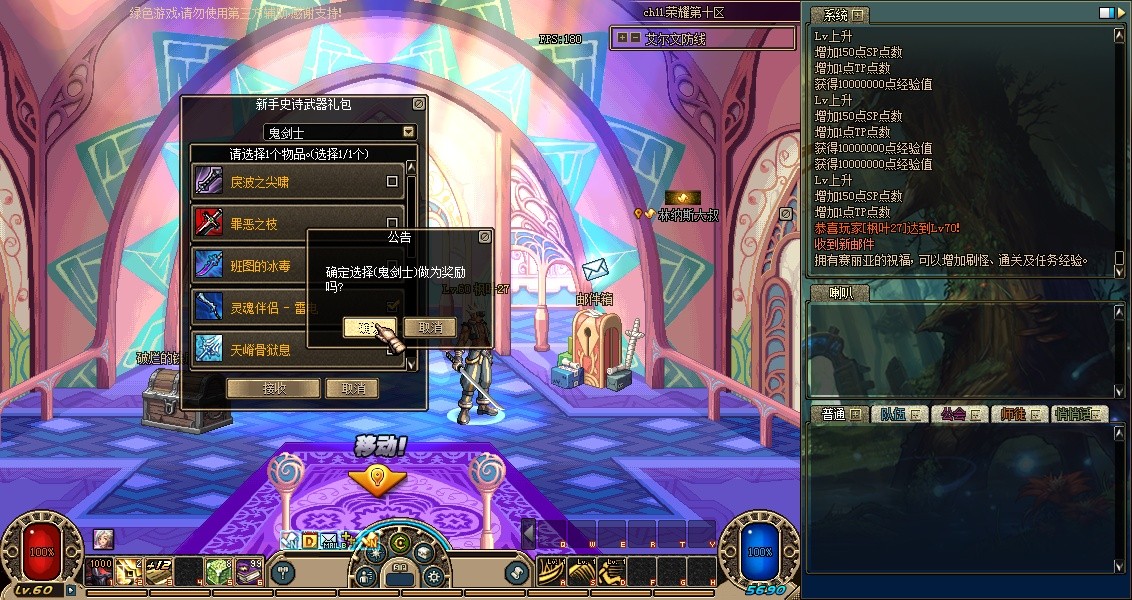Cancel the 公告 confirmation dialog

(430, 328)
